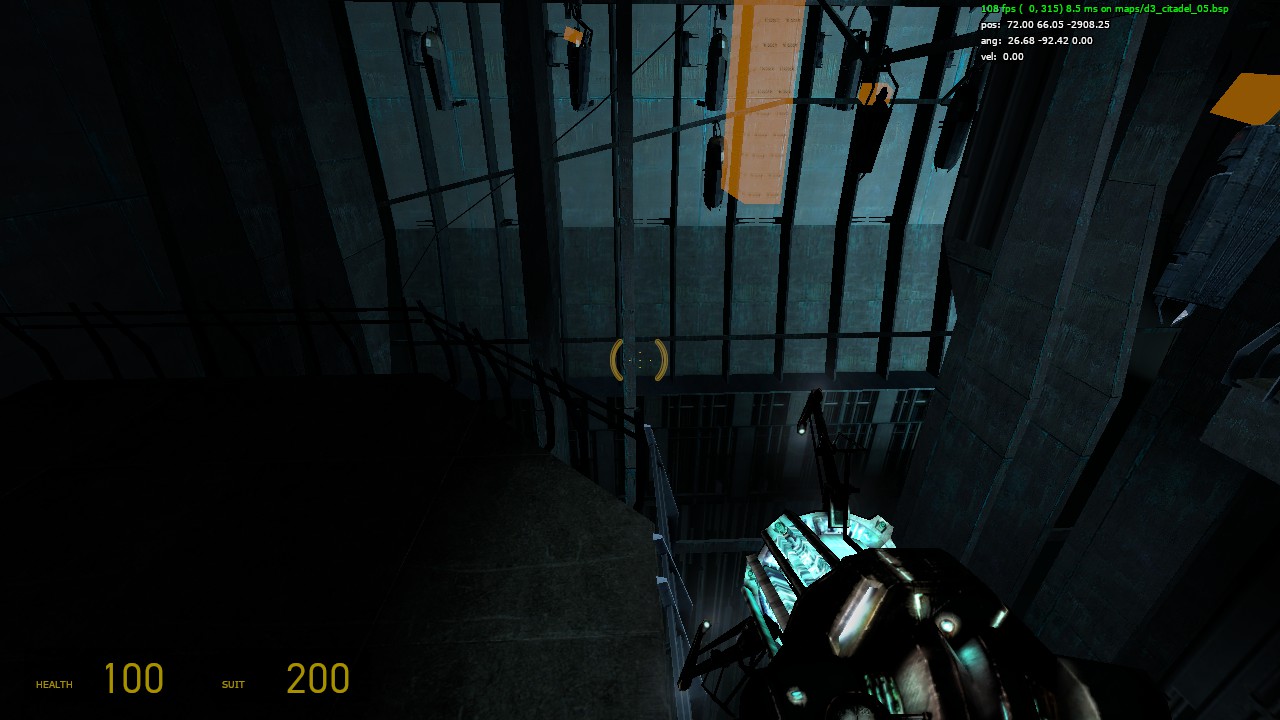The width and height of the screenshot is (1280, 720).
Task: Click the suit value reading 200
Action: pyautogui.click(x=315, y=678)
